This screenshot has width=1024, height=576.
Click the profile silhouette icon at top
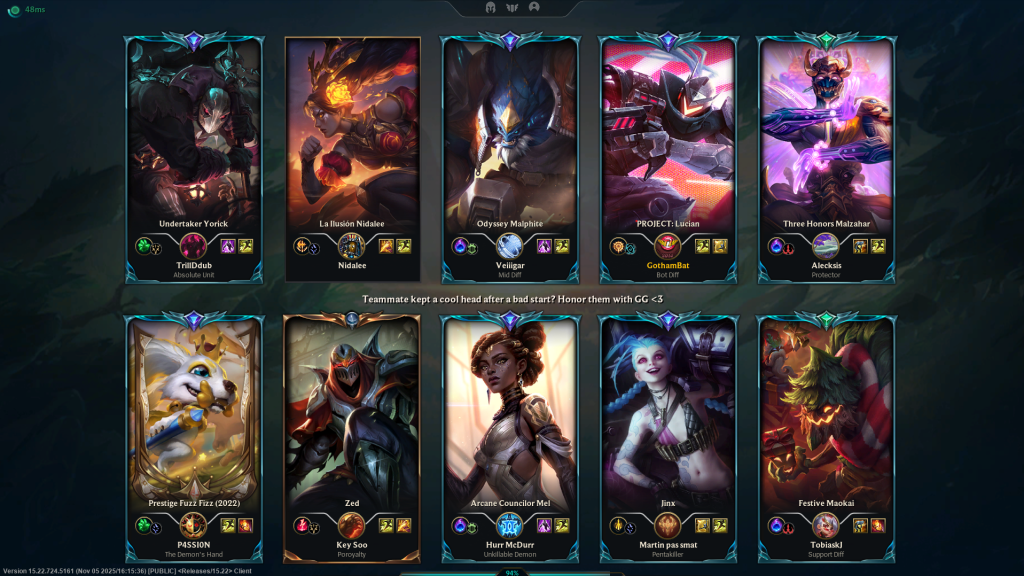click(x=534, y=7)
